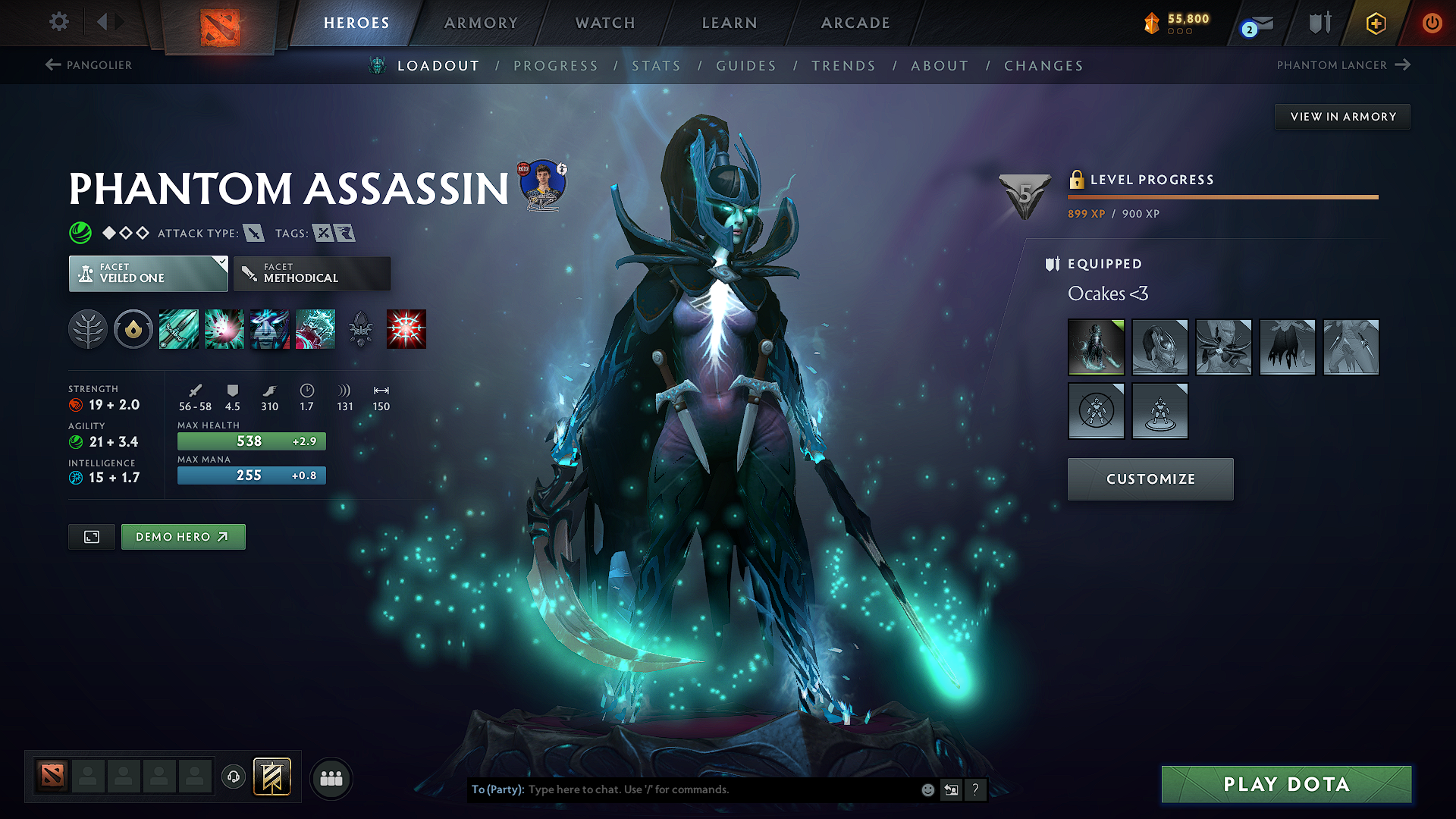Open the Stats section
This screenshot has width=1456, height=819.
[656, 65]
